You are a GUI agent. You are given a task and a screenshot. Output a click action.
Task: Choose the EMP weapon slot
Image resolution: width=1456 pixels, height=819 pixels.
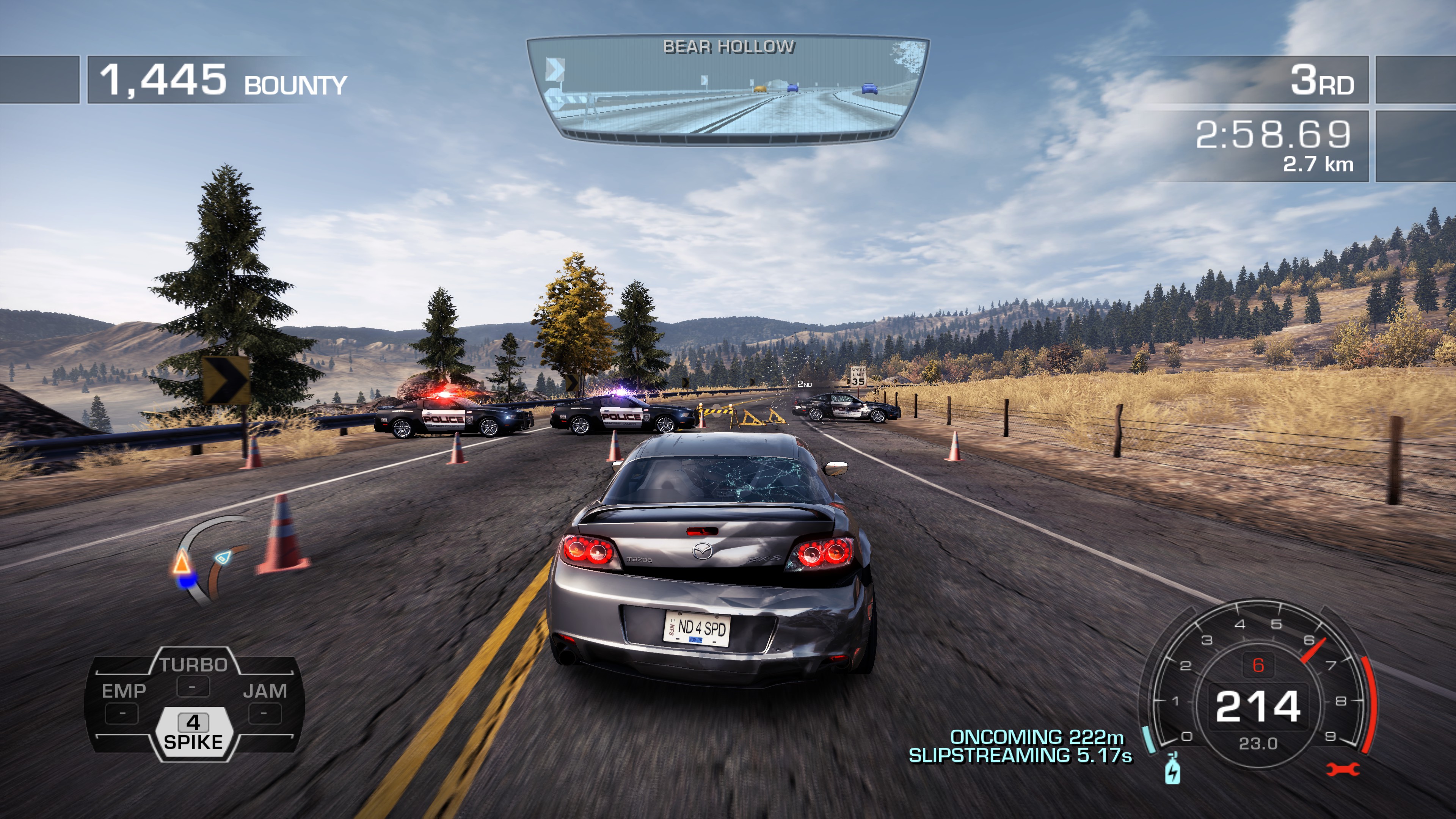[x=123, y=701]
